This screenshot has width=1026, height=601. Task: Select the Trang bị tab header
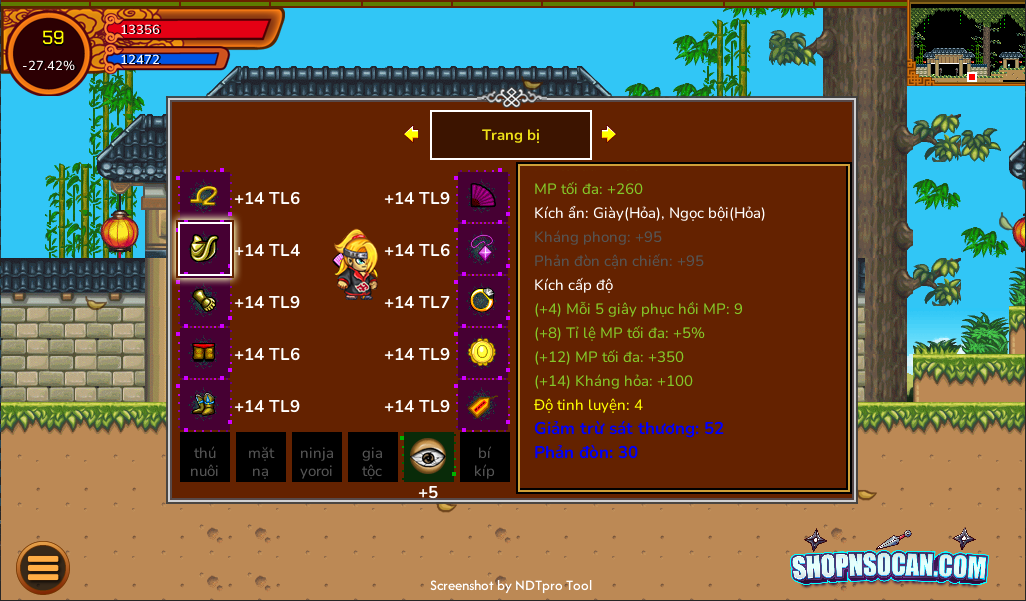click(x=510, y=135)
